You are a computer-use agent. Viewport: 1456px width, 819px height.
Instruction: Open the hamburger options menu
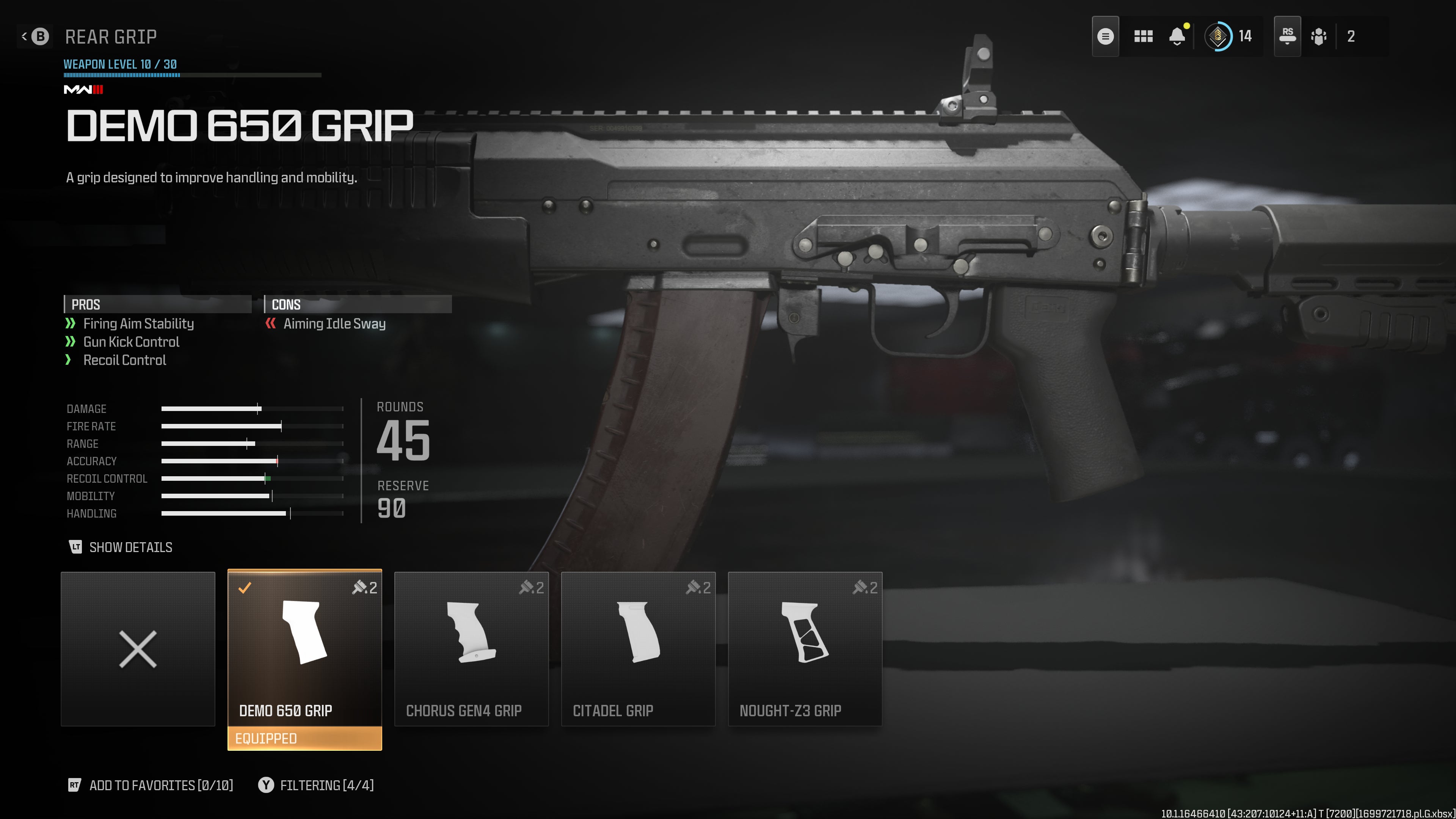(x=1105, y=37)
